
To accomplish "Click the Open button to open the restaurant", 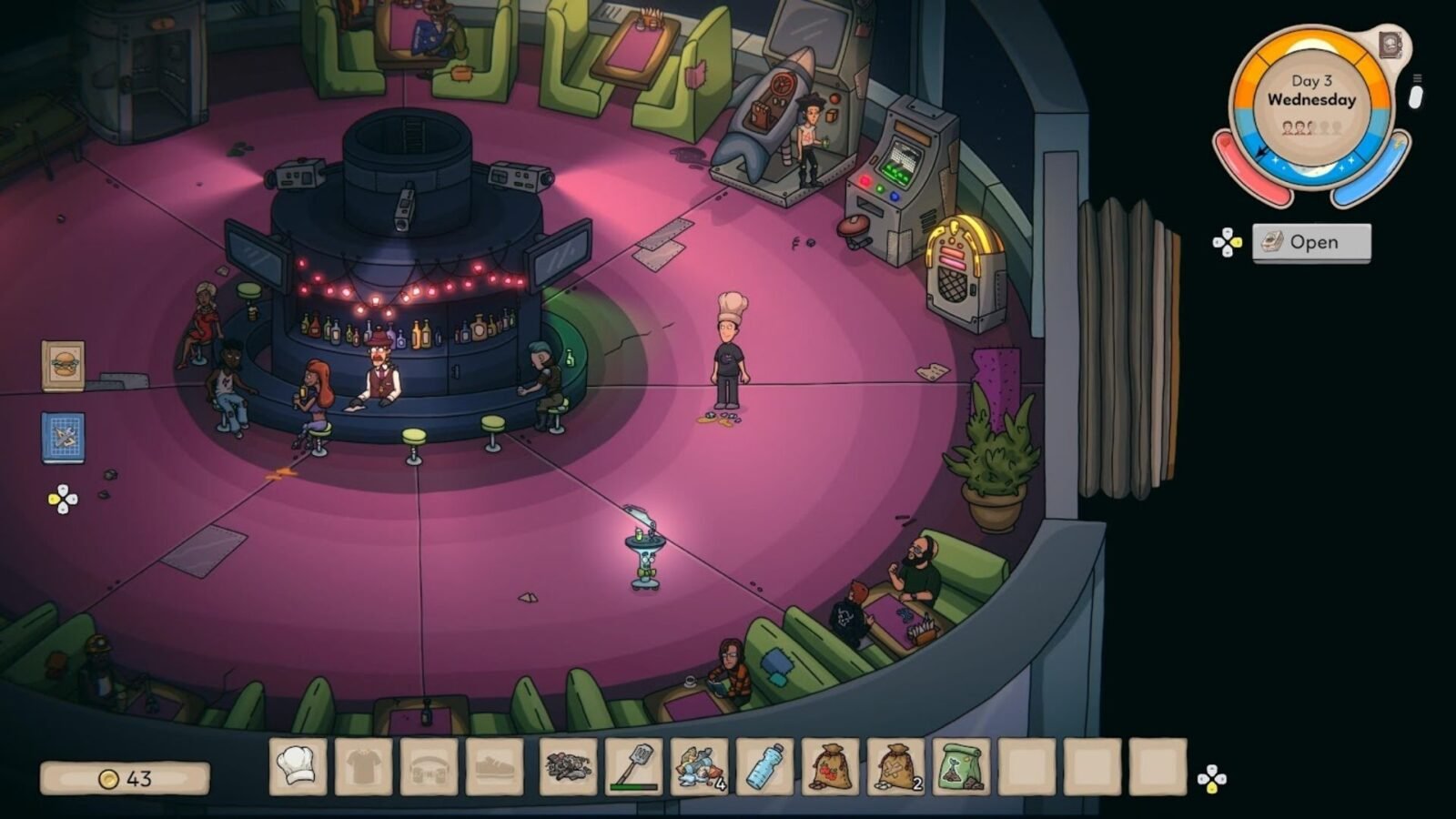I will pos(1310,242).
